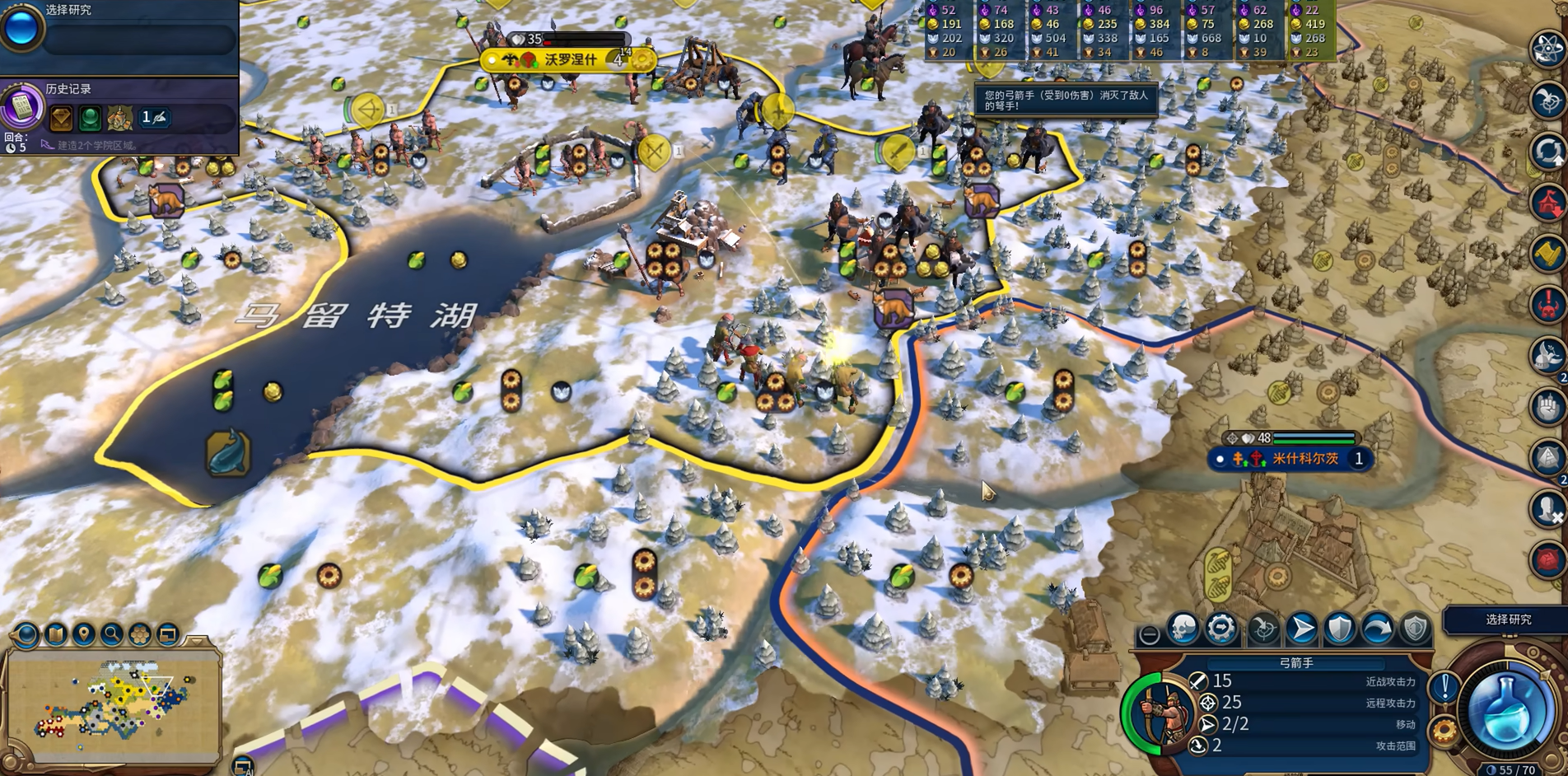Toggle the hex grid display button

click(x=139, y=634)
